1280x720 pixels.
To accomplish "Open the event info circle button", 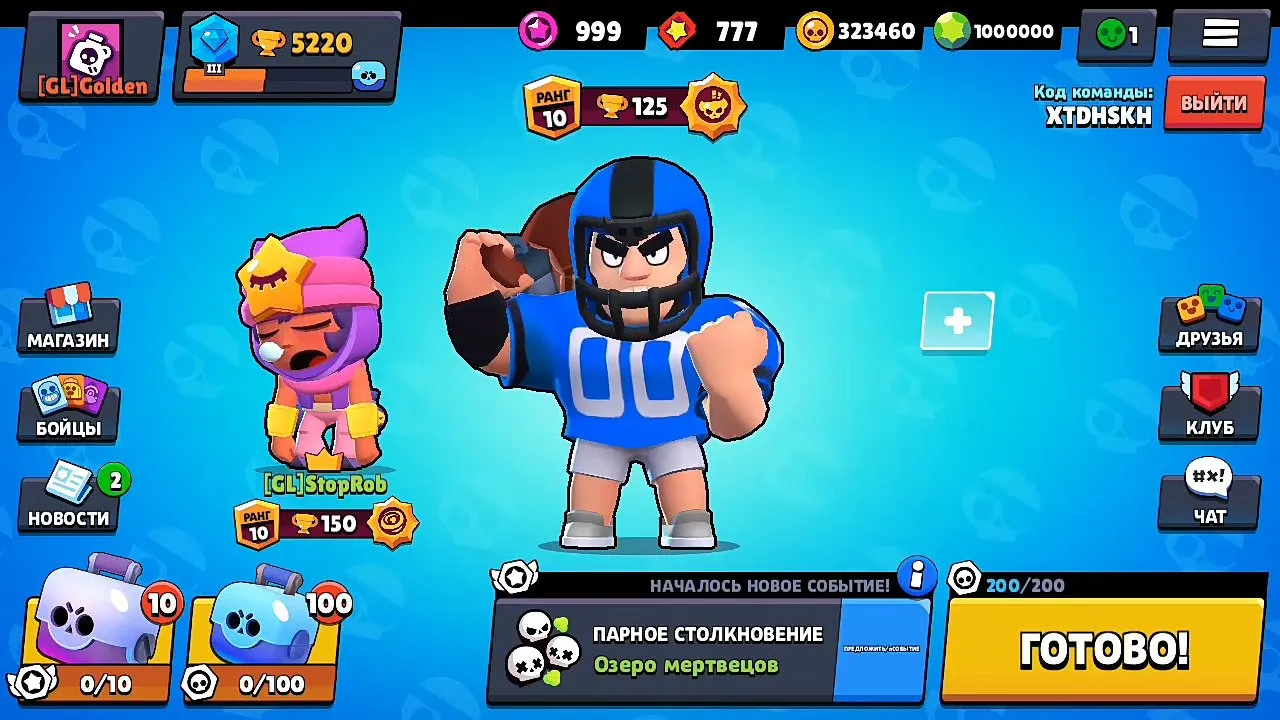I will [915, 576].
